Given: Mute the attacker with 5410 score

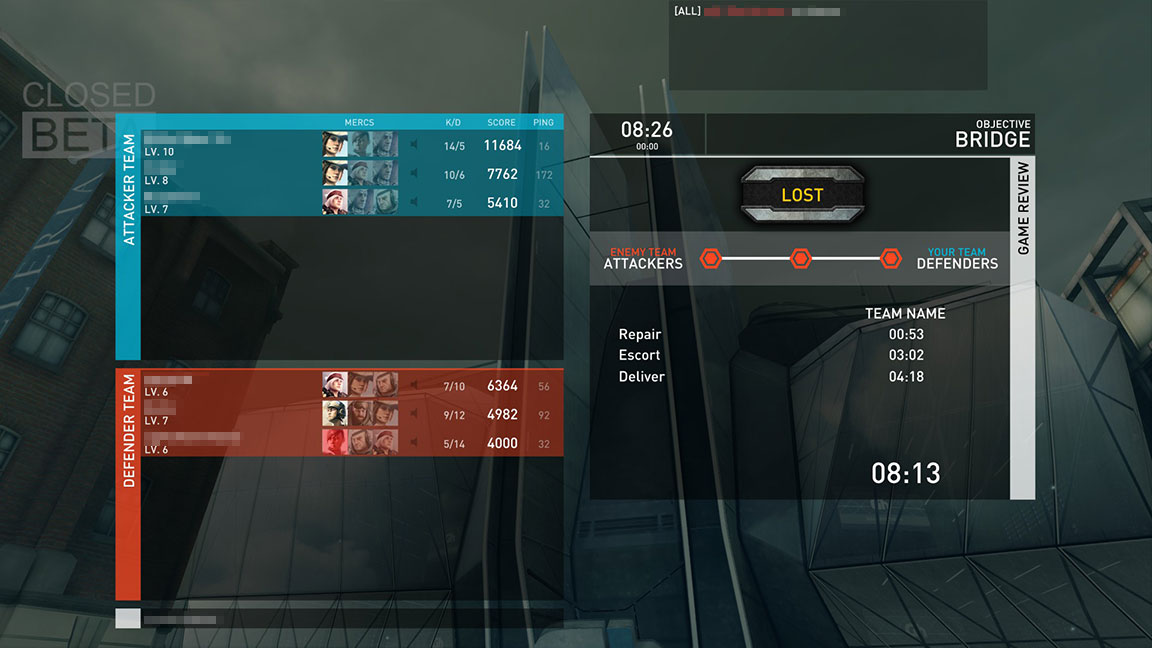Looking at the screenshot, I should (x=412, y=203).
